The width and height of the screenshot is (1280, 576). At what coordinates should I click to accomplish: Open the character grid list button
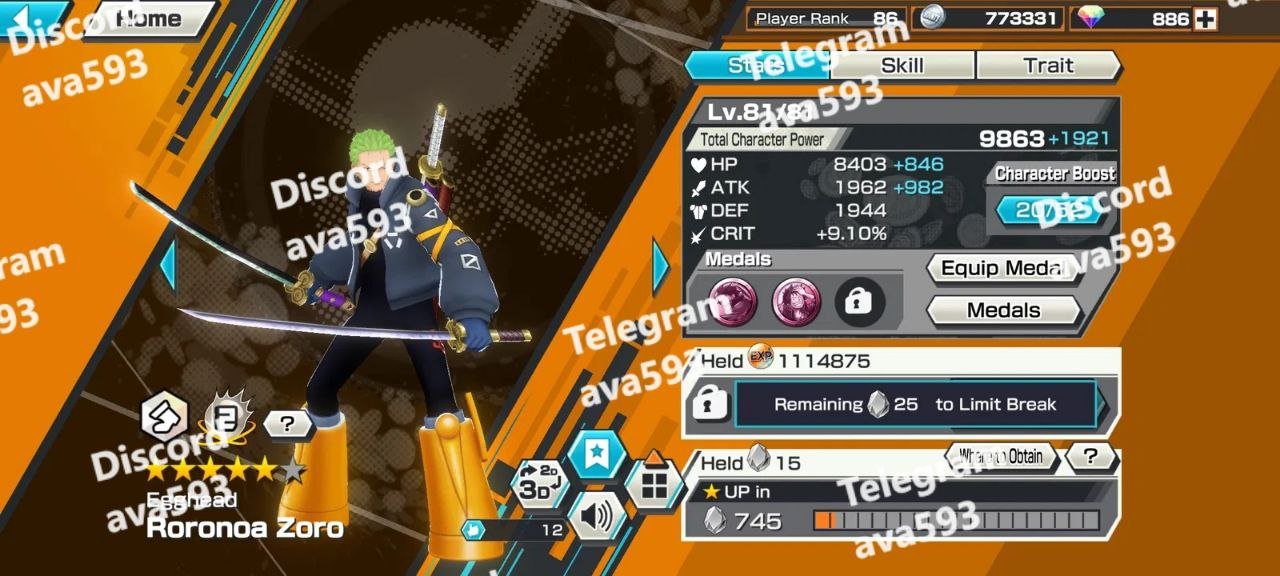(654, 484)
